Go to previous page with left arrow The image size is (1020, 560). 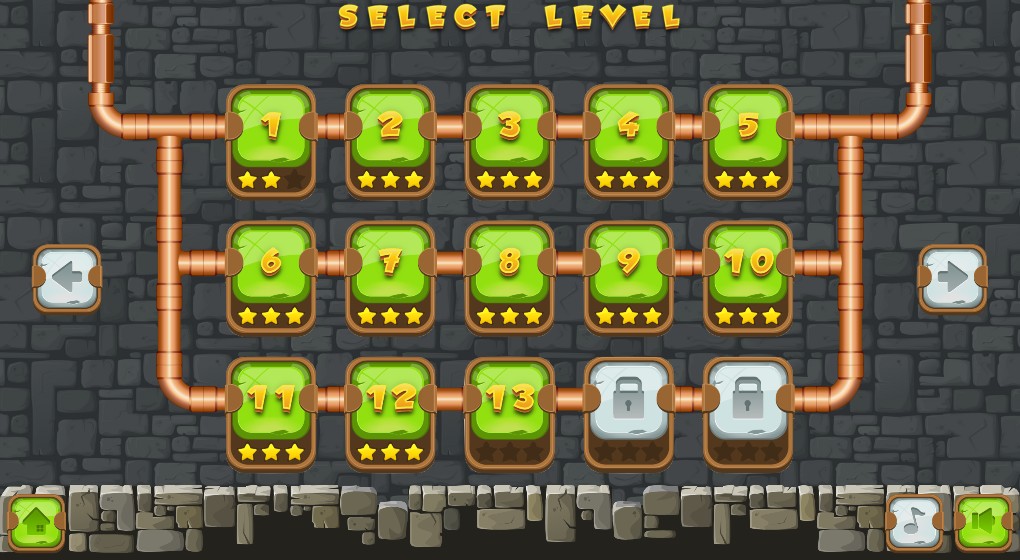click(67, 278)
